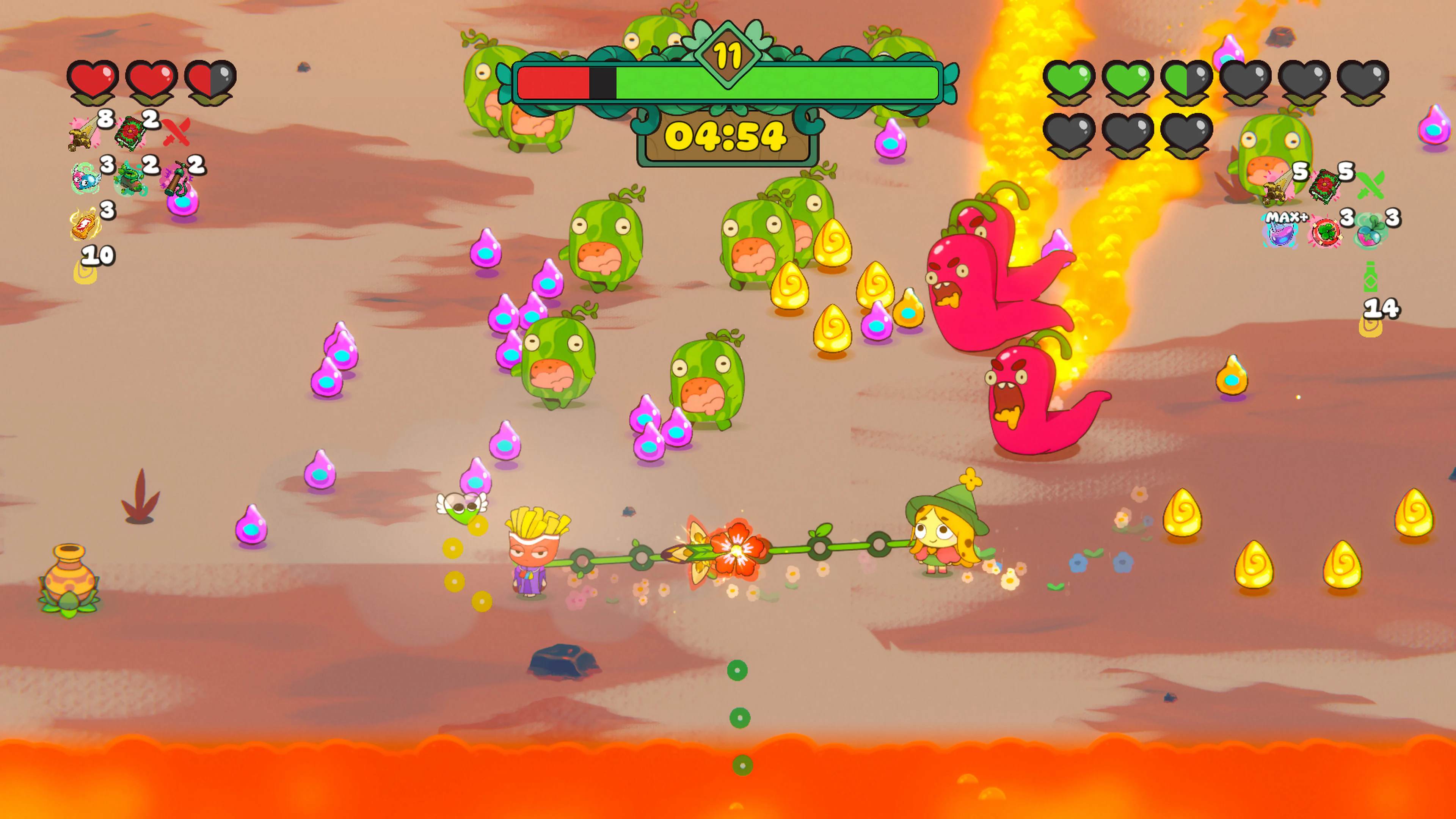Viewport: 1456px width, 819px height.
Task: Click the green hot sauce bottle icon
Action: [x=1371, y=277]
